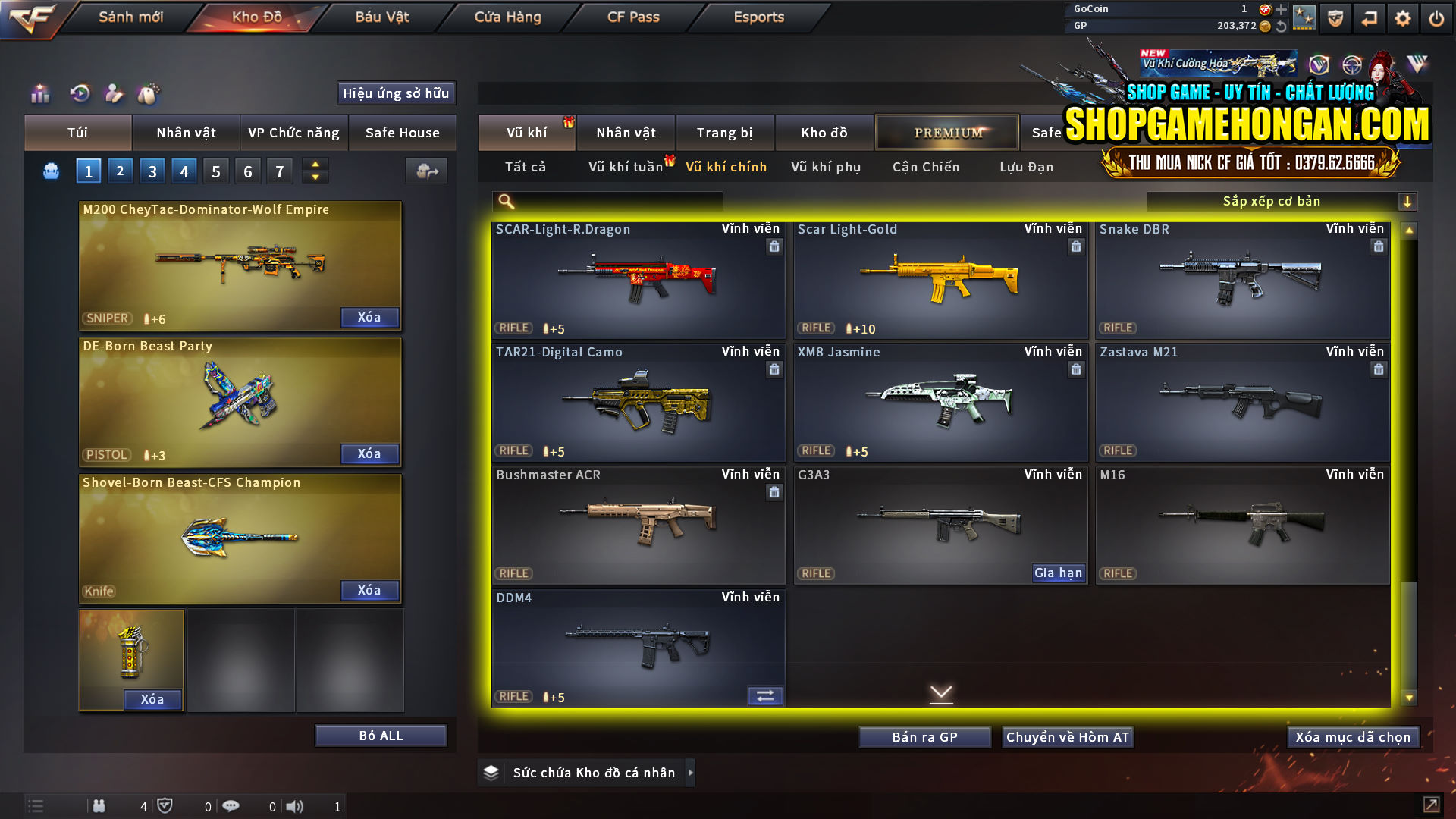Screen dimensions: 1456x819
Task: Expand more weapons with the down chevron
Action: tap(942, 694)
